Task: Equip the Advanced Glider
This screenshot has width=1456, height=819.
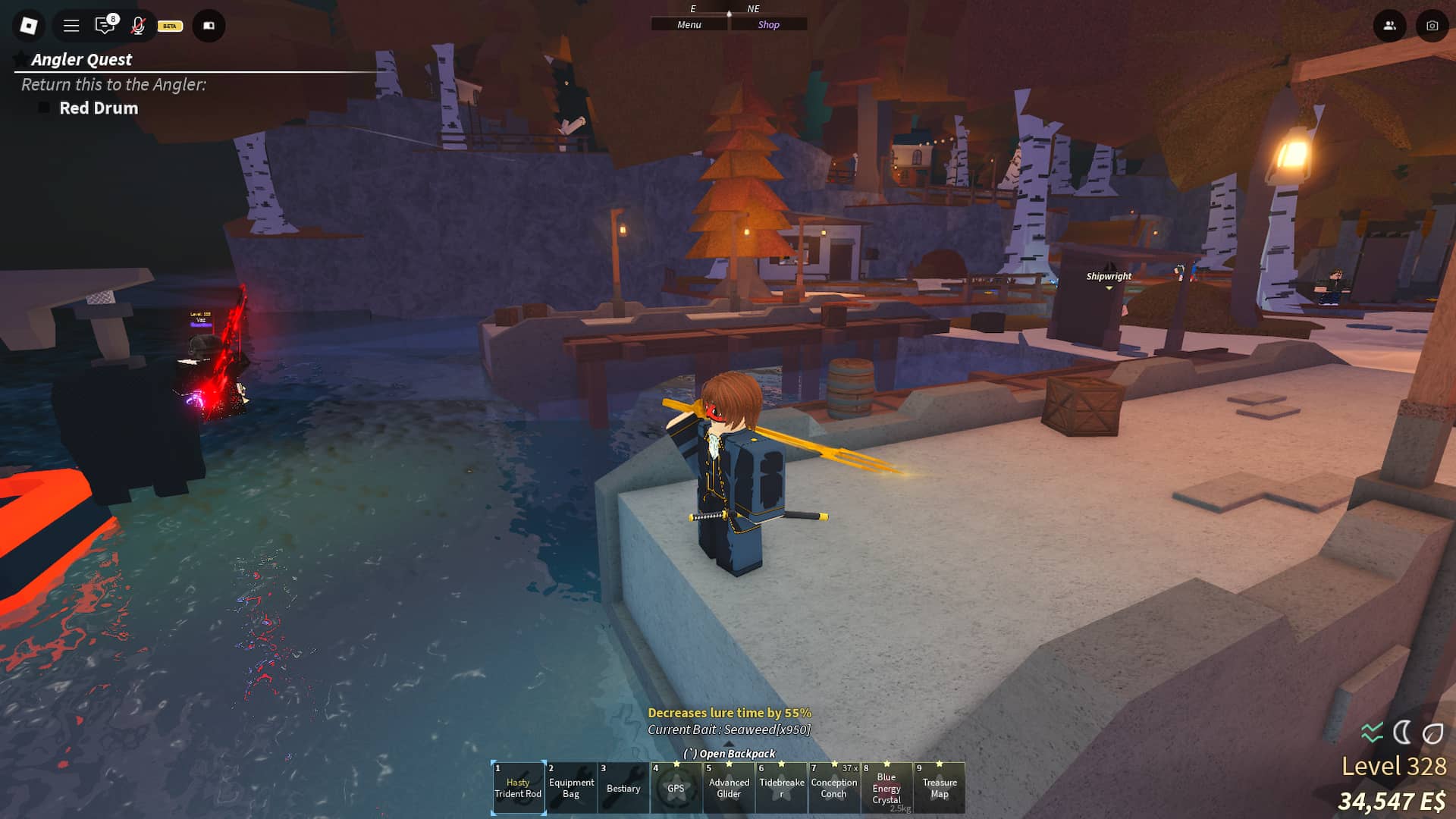Action: coord(729,787)
